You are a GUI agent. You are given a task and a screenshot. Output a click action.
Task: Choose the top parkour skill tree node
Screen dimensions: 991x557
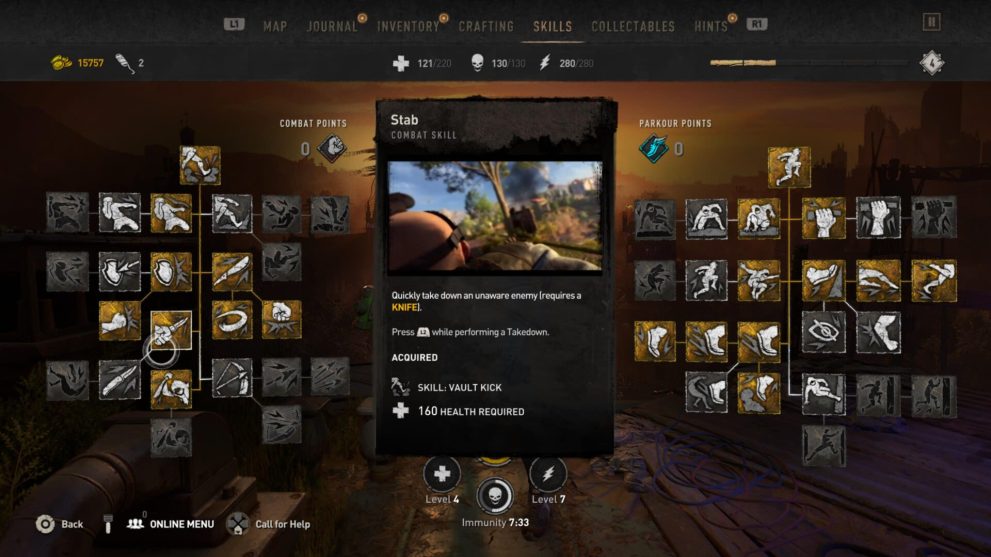point(790,167)
